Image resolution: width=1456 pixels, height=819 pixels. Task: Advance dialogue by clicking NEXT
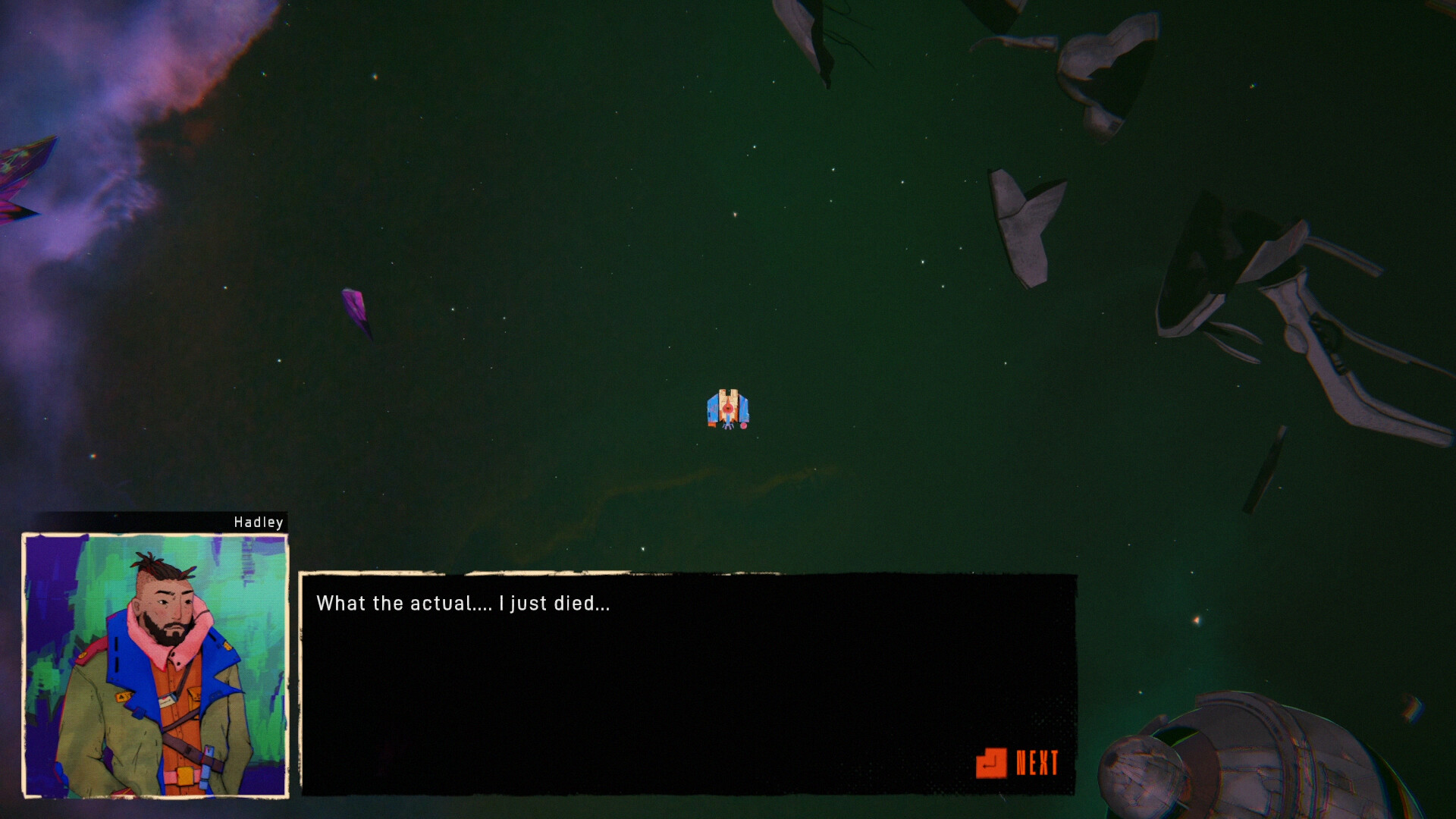(1037, 762)
